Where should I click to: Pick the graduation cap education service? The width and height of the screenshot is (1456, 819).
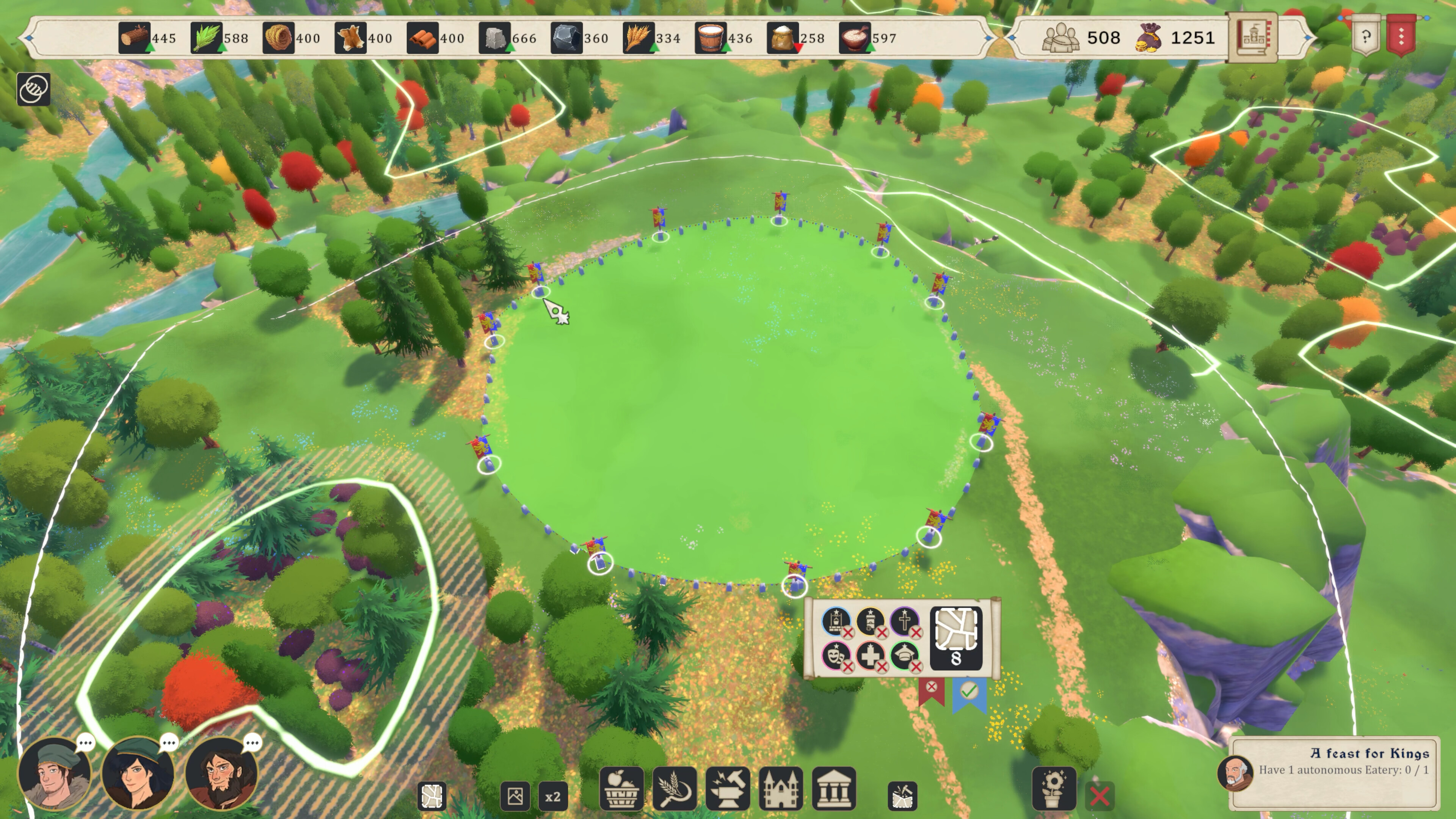click(x=904, y=656)
